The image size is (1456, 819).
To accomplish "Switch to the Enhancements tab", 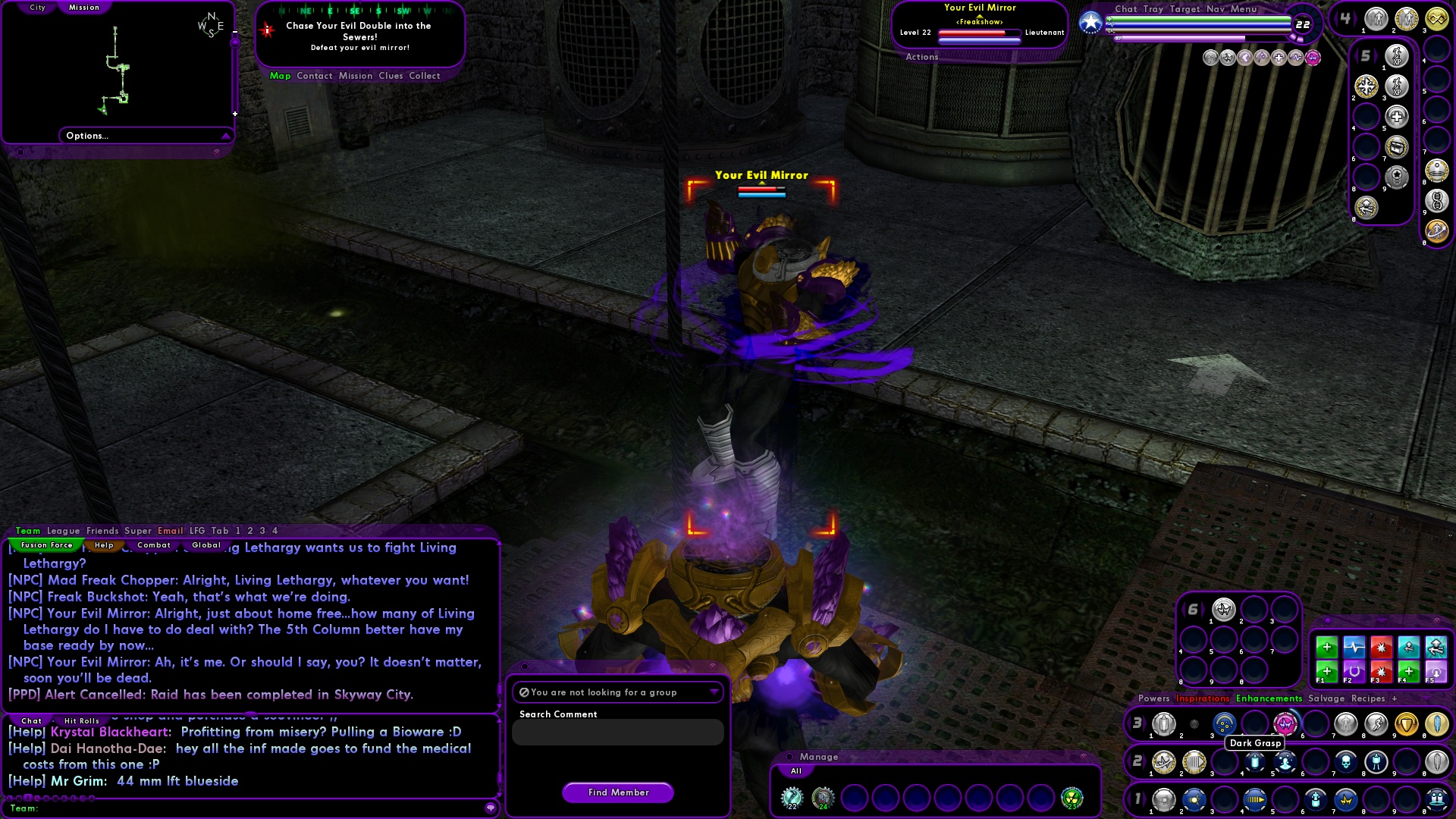I will coord(1269,698).
